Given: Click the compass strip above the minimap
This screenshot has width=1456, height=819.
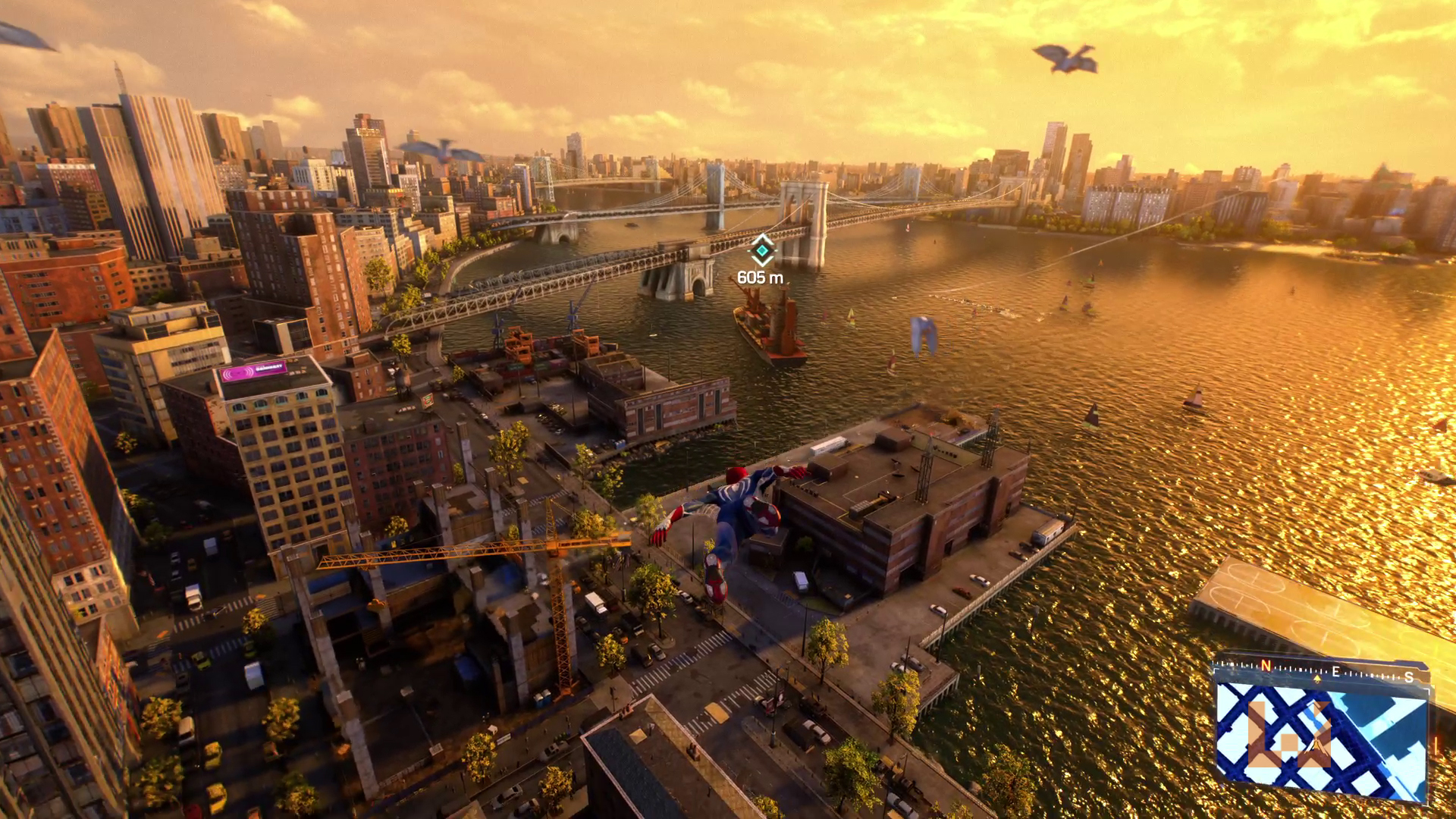Looking at the screenshot, I should [1319, 671].
